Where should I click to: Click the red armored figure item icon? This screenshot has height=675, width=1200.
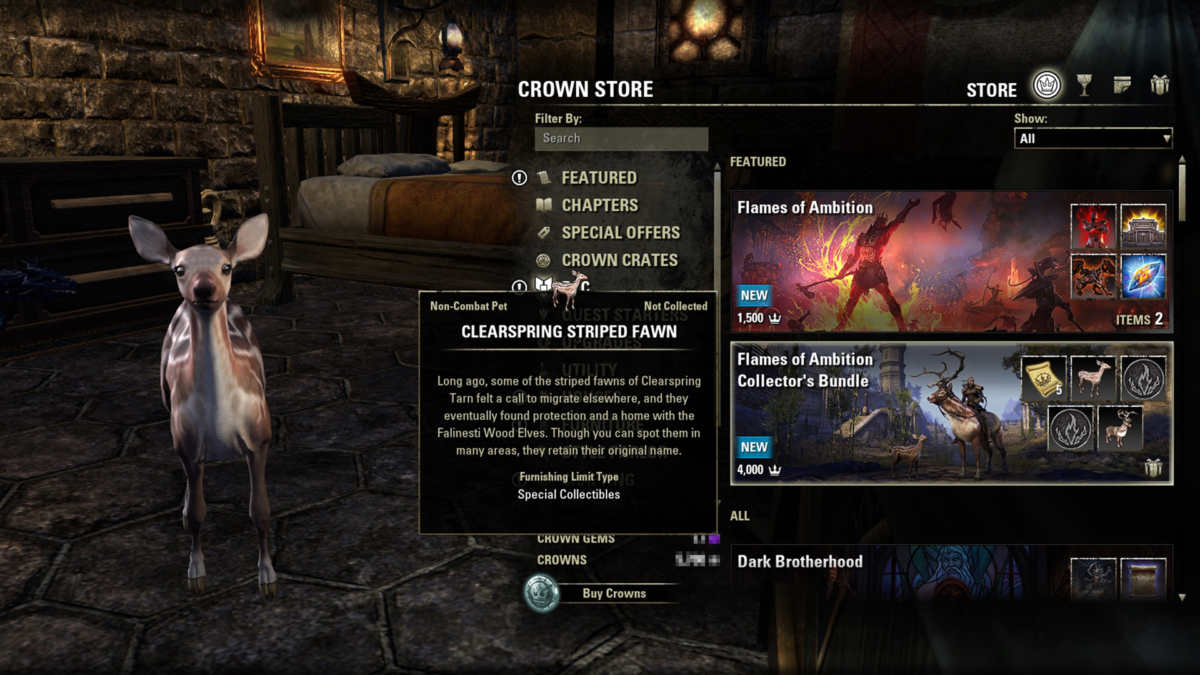pos(1094,227)
